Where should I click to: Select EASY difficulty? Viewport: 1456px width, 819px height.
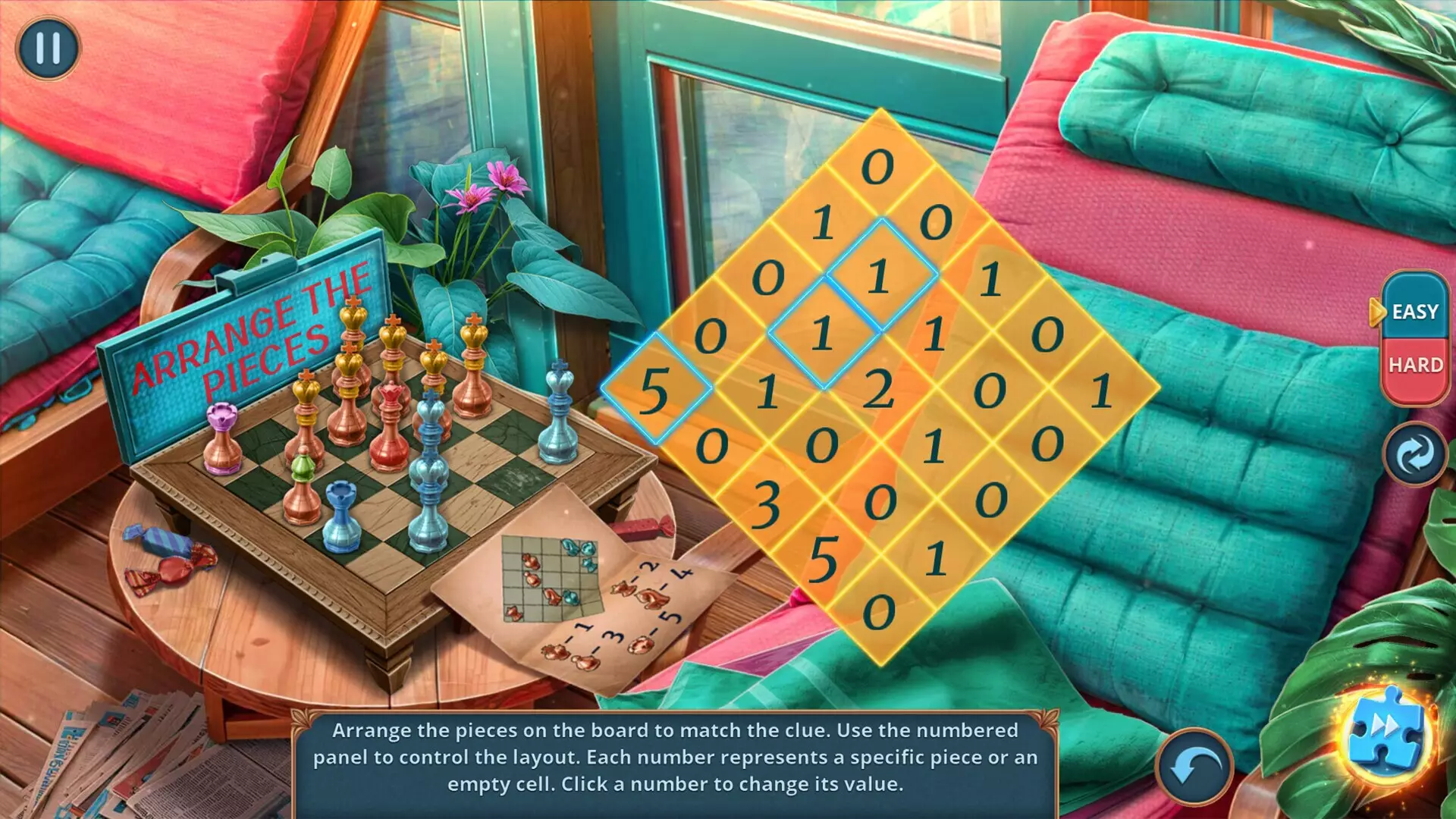coord(1415,311)
